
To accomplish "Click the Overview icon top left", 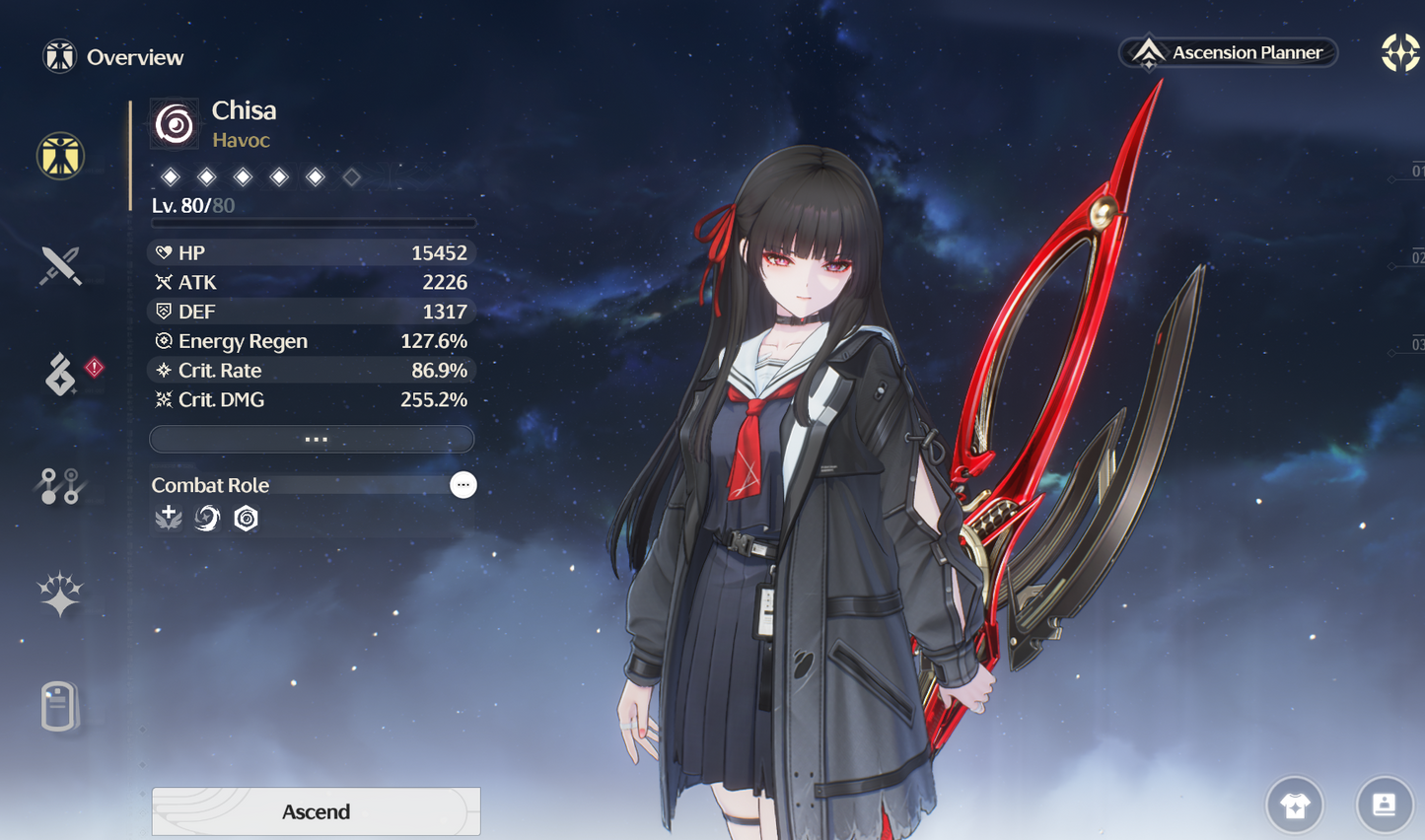I will coord(59,56).
